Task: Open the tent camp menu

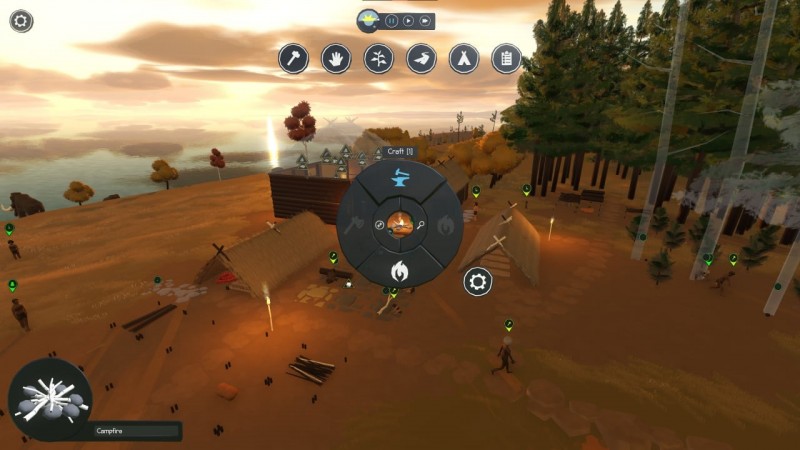Action: 464,58
